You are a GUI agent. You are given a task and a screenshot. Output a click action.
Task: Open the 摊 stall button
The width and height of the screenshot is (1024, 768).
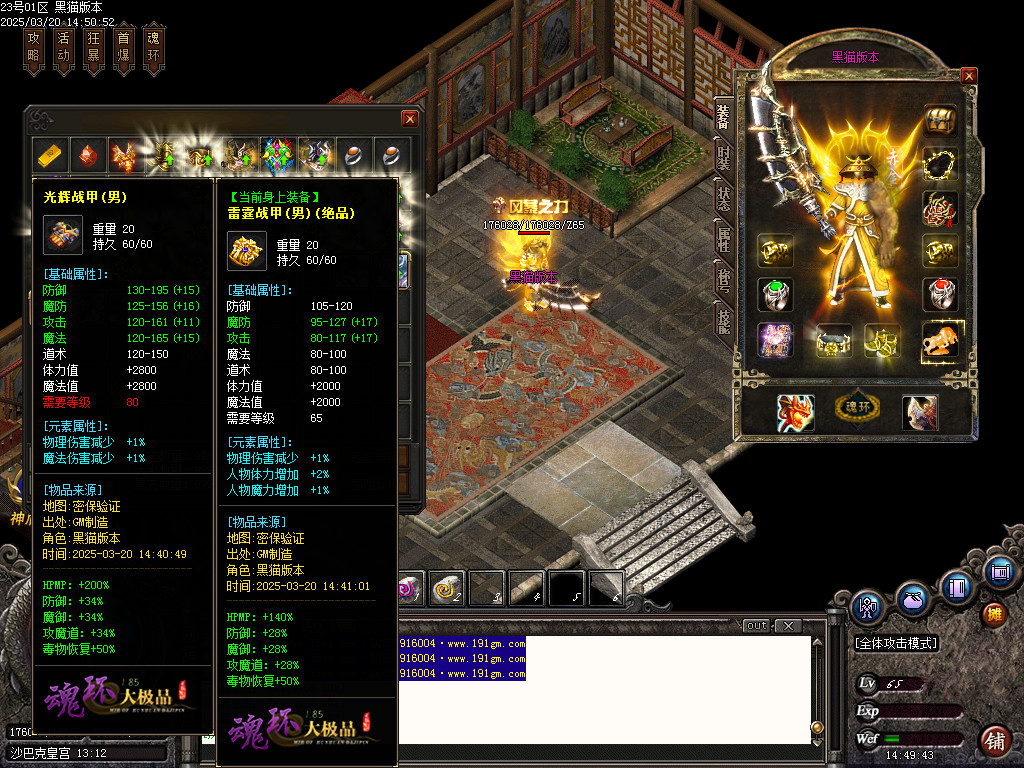(x=994, y=613)
